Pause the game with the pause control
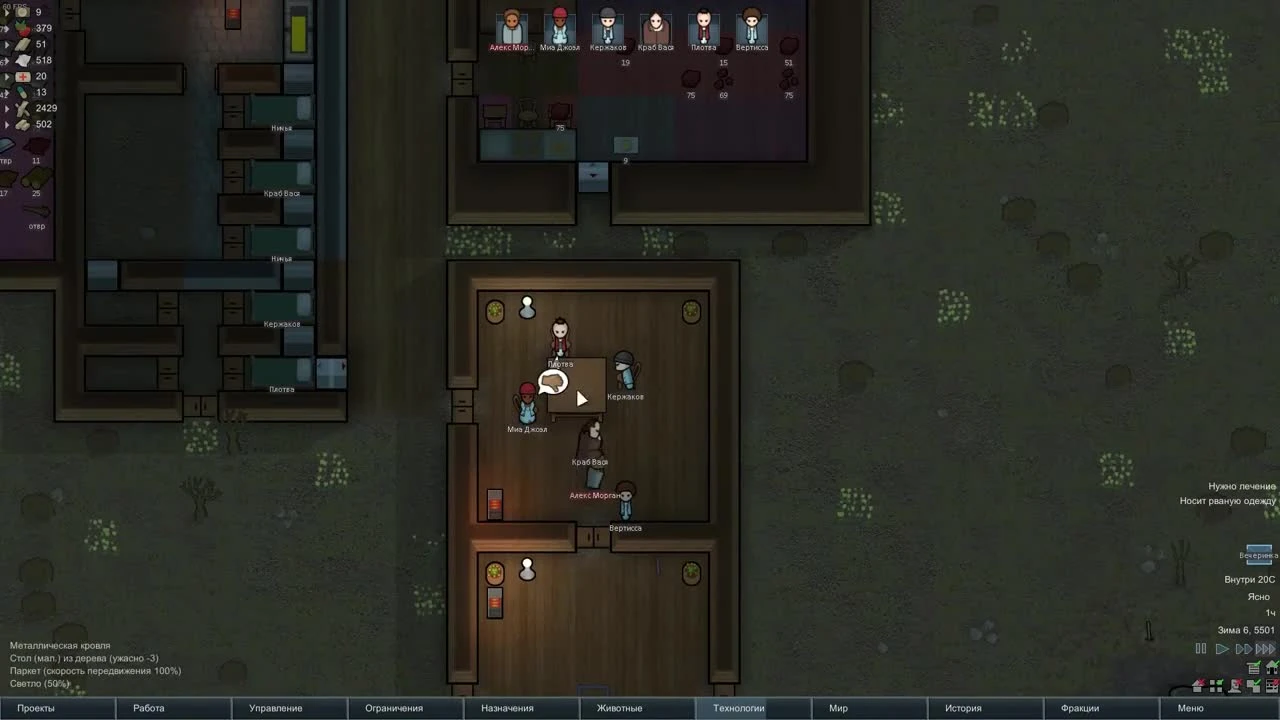The height and width of the screenshot is (720, 1280). pos(1200,648)
